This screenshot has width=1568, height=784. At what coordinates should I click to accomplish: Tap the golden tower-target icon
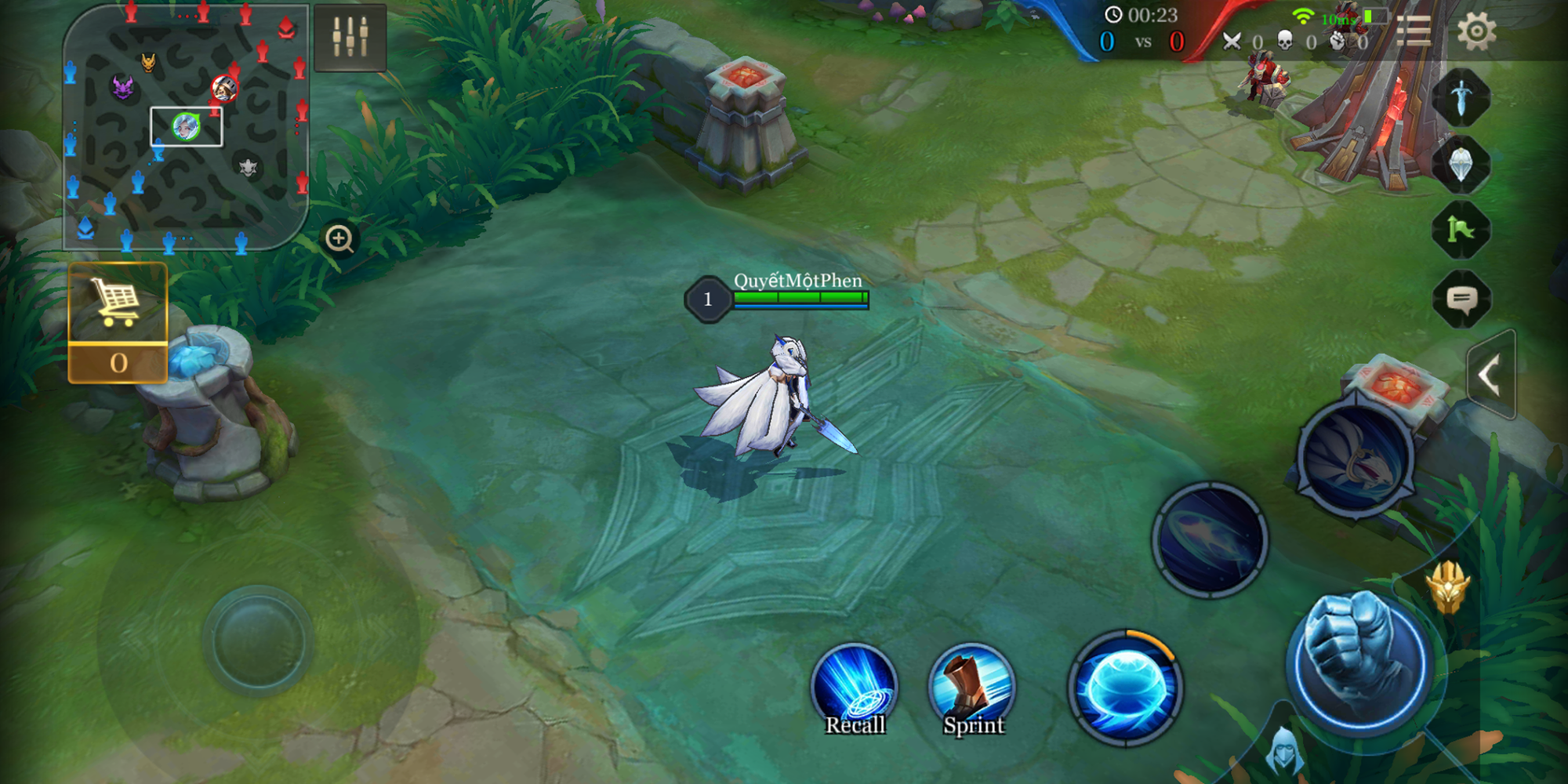[x=1448, y=588]
